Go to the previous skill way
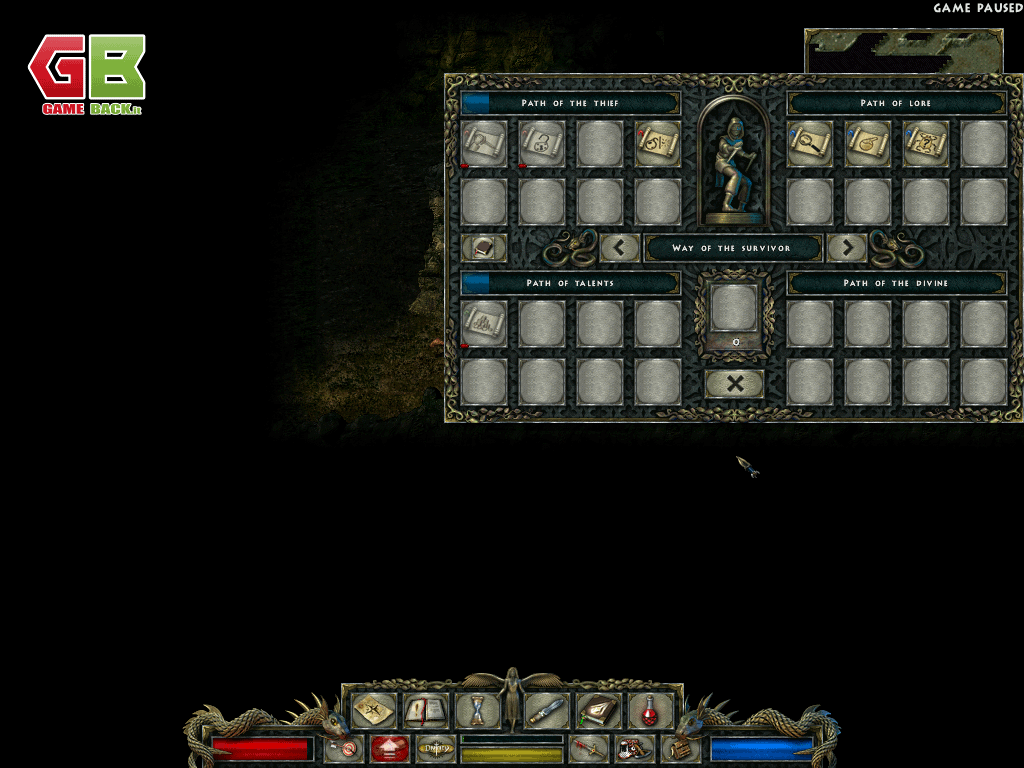1024x768 pixels. tap(620, 247)
